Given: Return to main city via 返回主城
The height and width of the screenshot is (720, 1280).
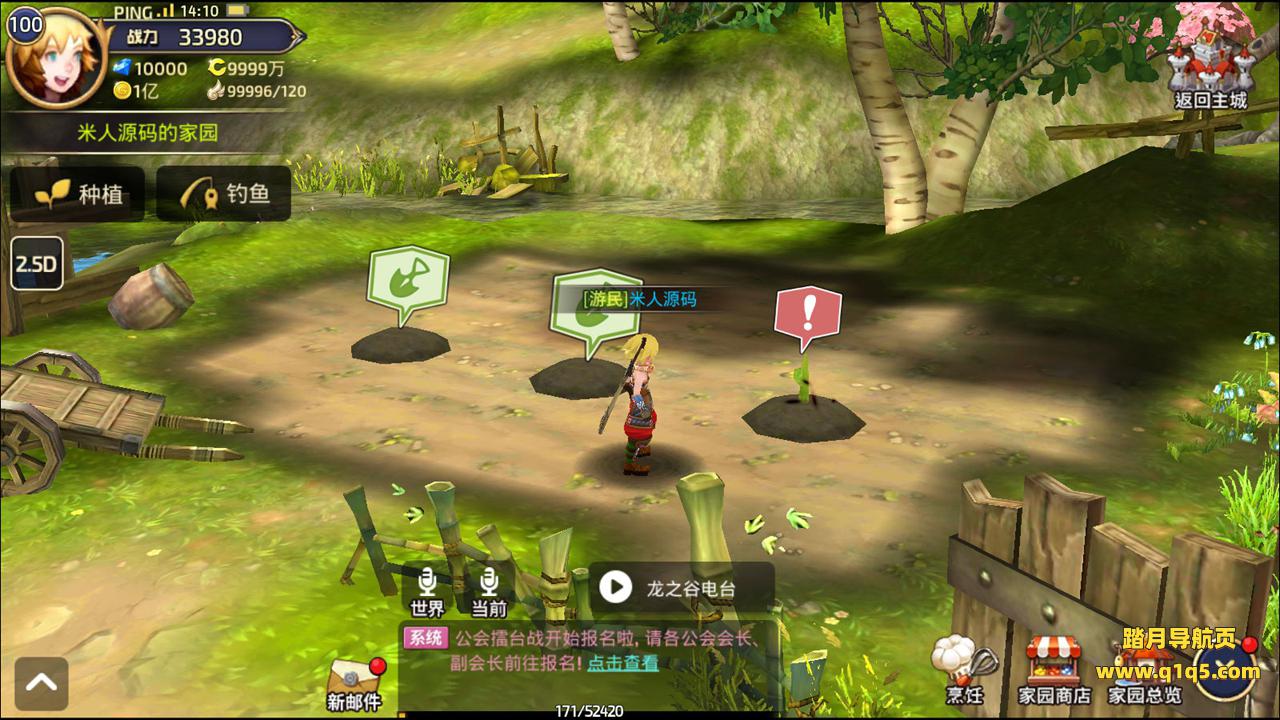Looking at the screenshot, I should (1211, 60).
